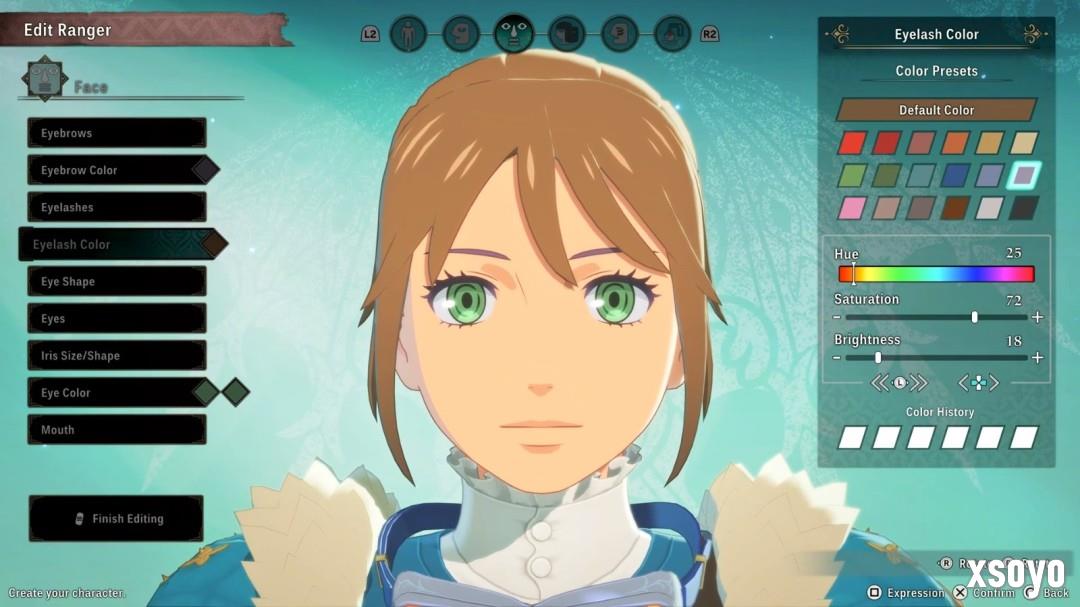The width and height of the screenshot is (1080, 607).
Task: Click the Hue rainbow slider bar
Action: (x=936, y=274)
